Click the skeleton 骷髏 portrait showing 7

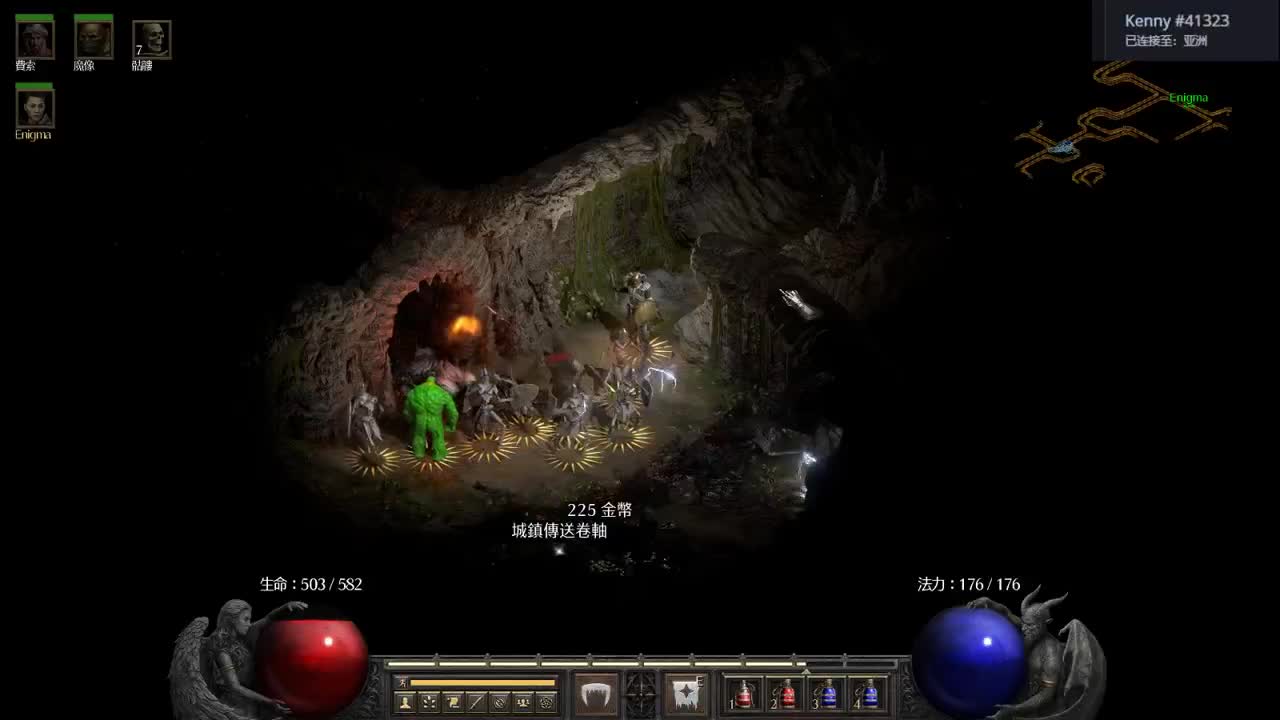(150, 40)
